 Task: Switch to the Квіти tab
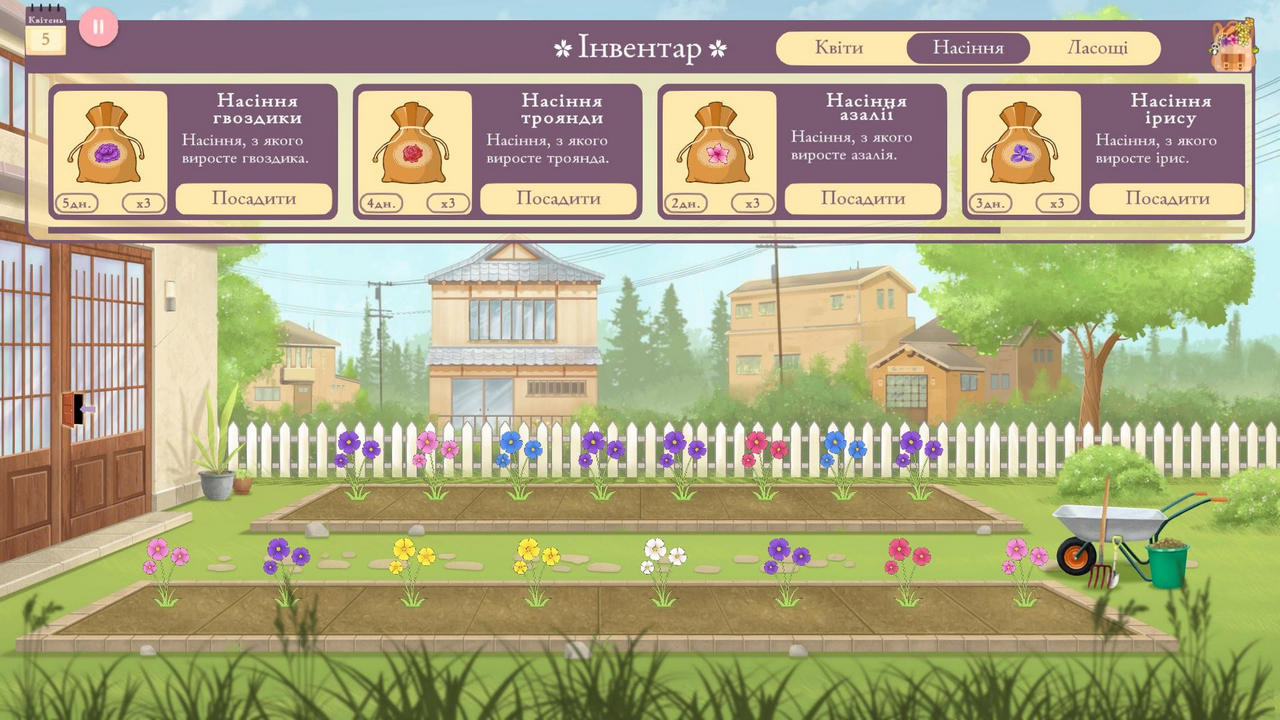point(839,47)
